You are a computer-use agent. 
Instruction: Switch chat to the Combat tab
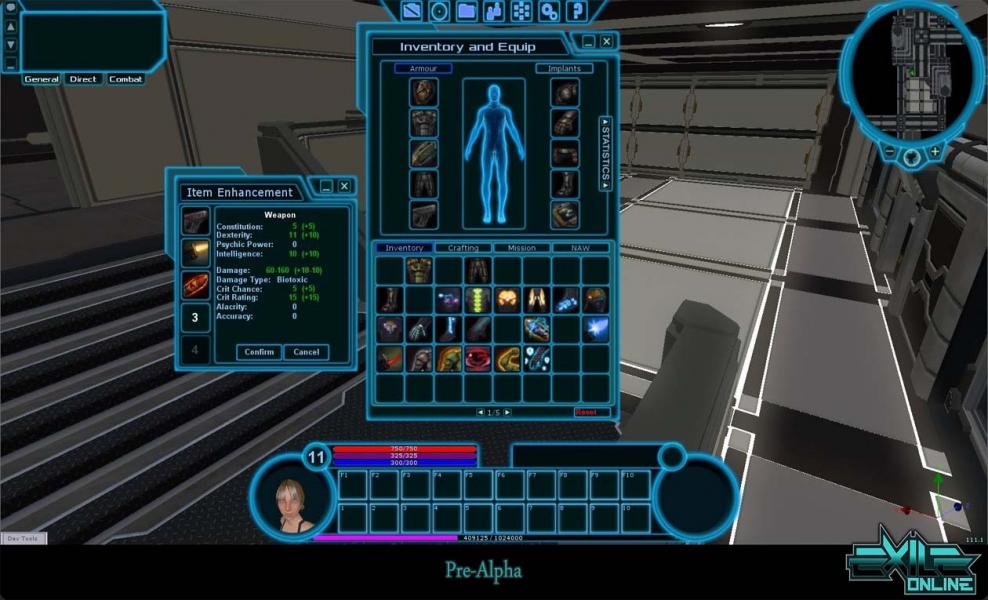(126, 79)
